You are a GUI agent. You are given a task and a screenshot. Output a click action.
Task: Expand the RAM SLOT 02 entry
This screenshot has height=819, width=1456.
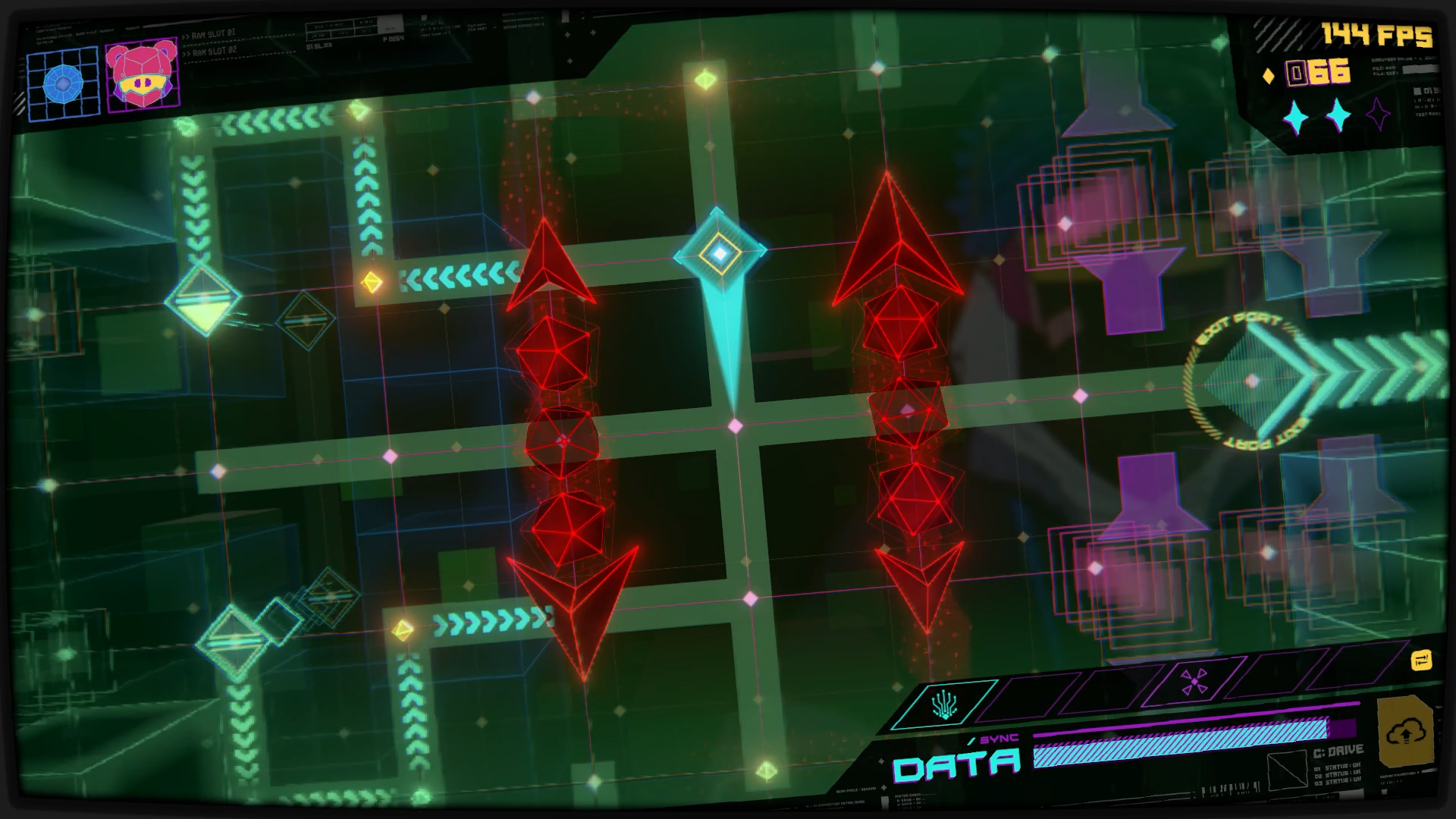(x=210, y=52)
